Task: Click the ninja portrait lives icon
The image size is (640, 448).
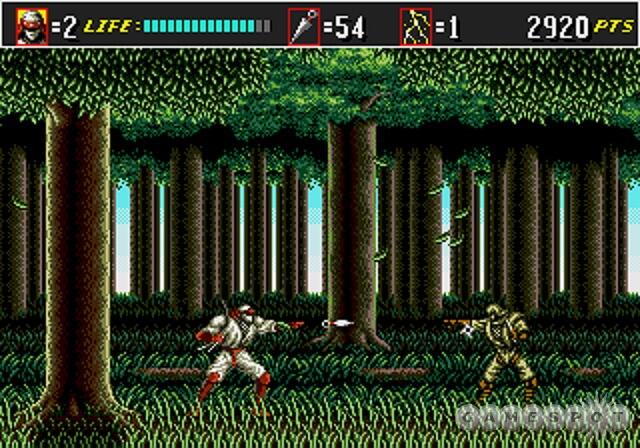Action: (x=31, y=25)
